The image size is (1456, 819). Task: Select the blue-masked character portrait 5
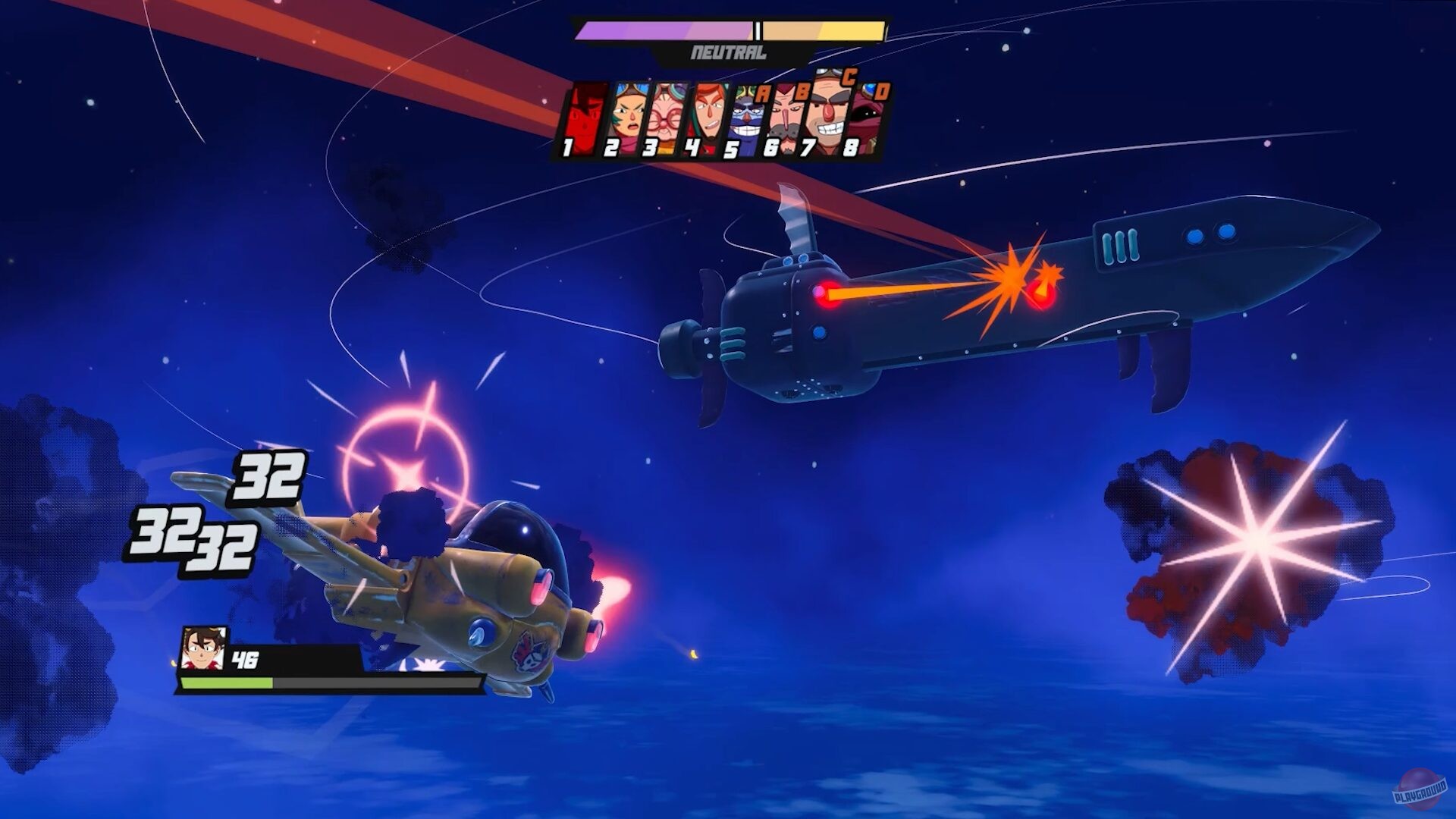pyautogui.click(x=744, y=118)
